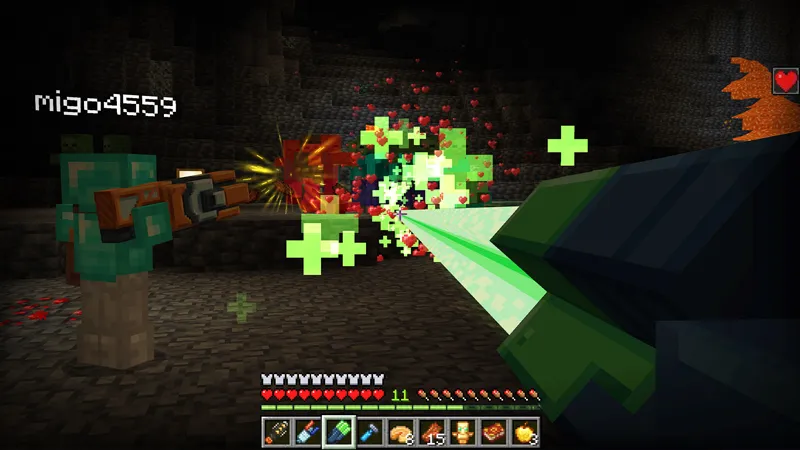Click the red heart status effect icon
800x450 pixels.
[x=785, y=81]
